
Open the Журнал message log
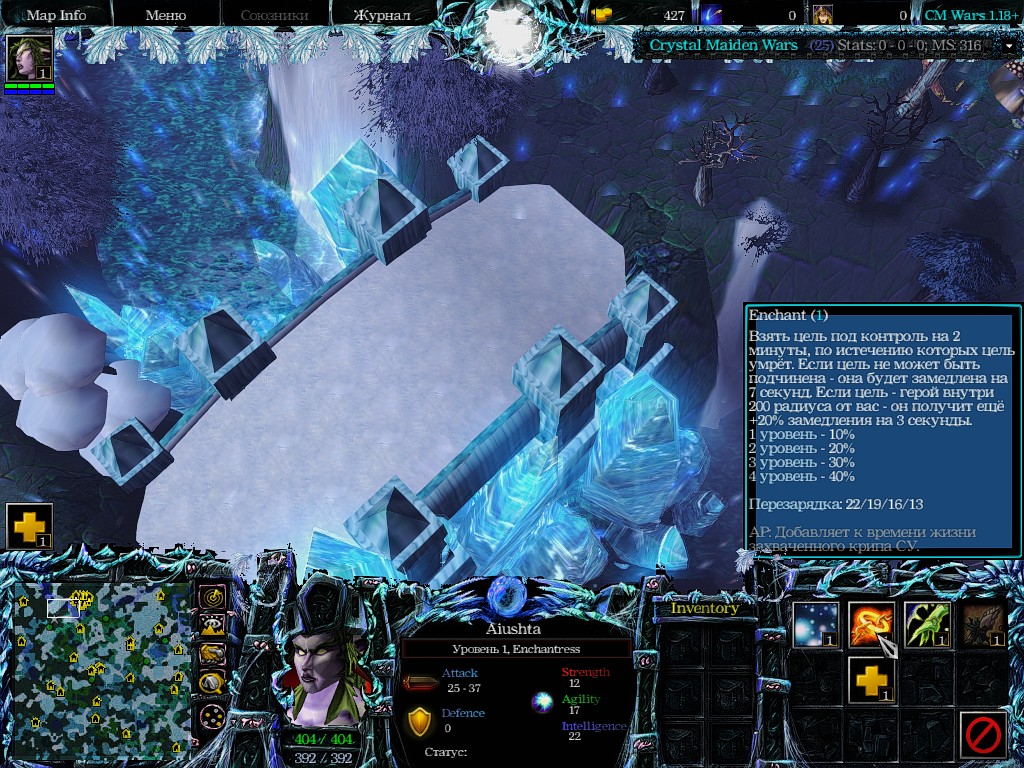(383, 15)
